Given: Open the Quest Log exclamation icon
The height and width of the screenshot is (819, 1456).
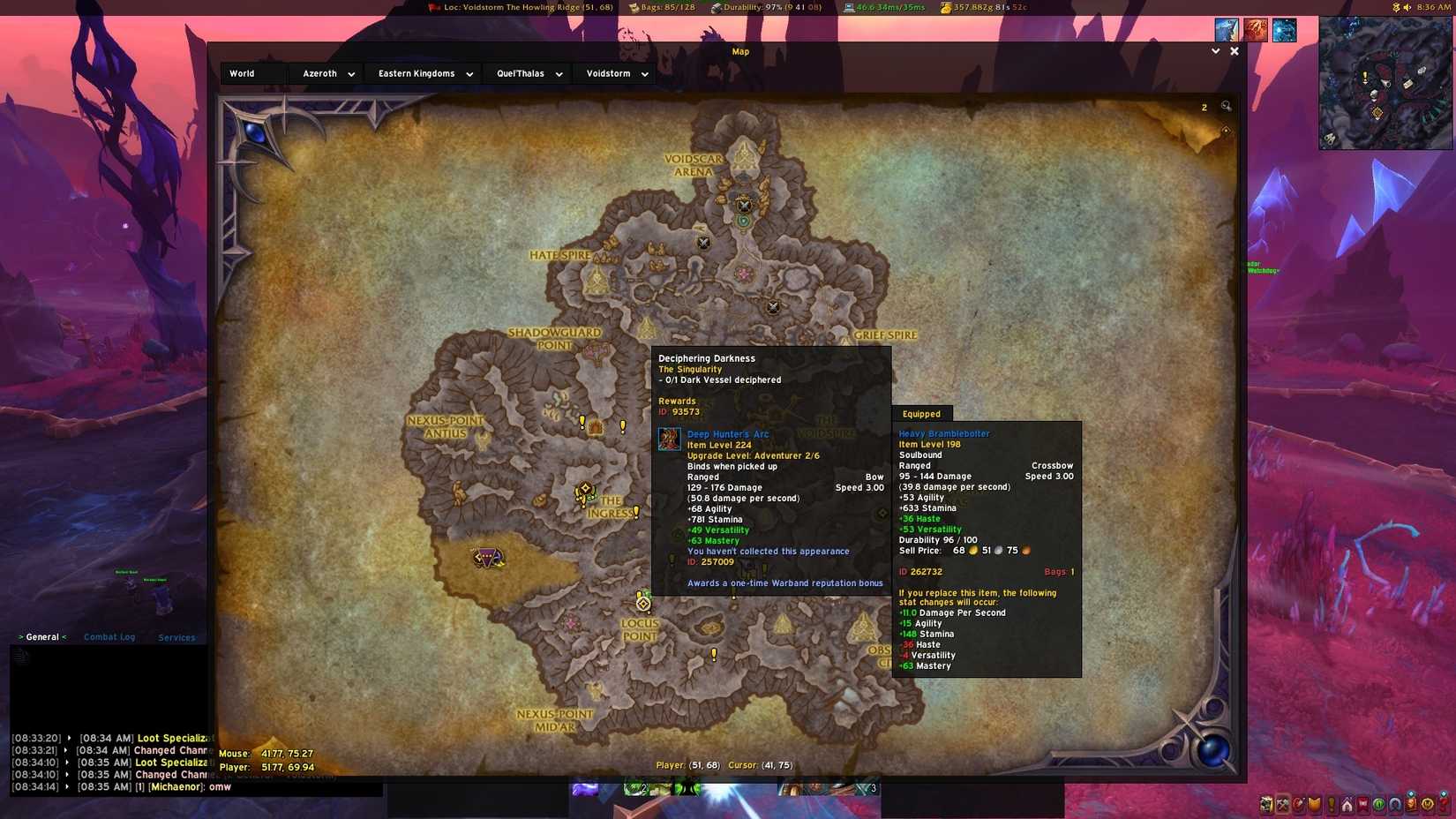Looking at the screenshot, I should coord(1331,805).
